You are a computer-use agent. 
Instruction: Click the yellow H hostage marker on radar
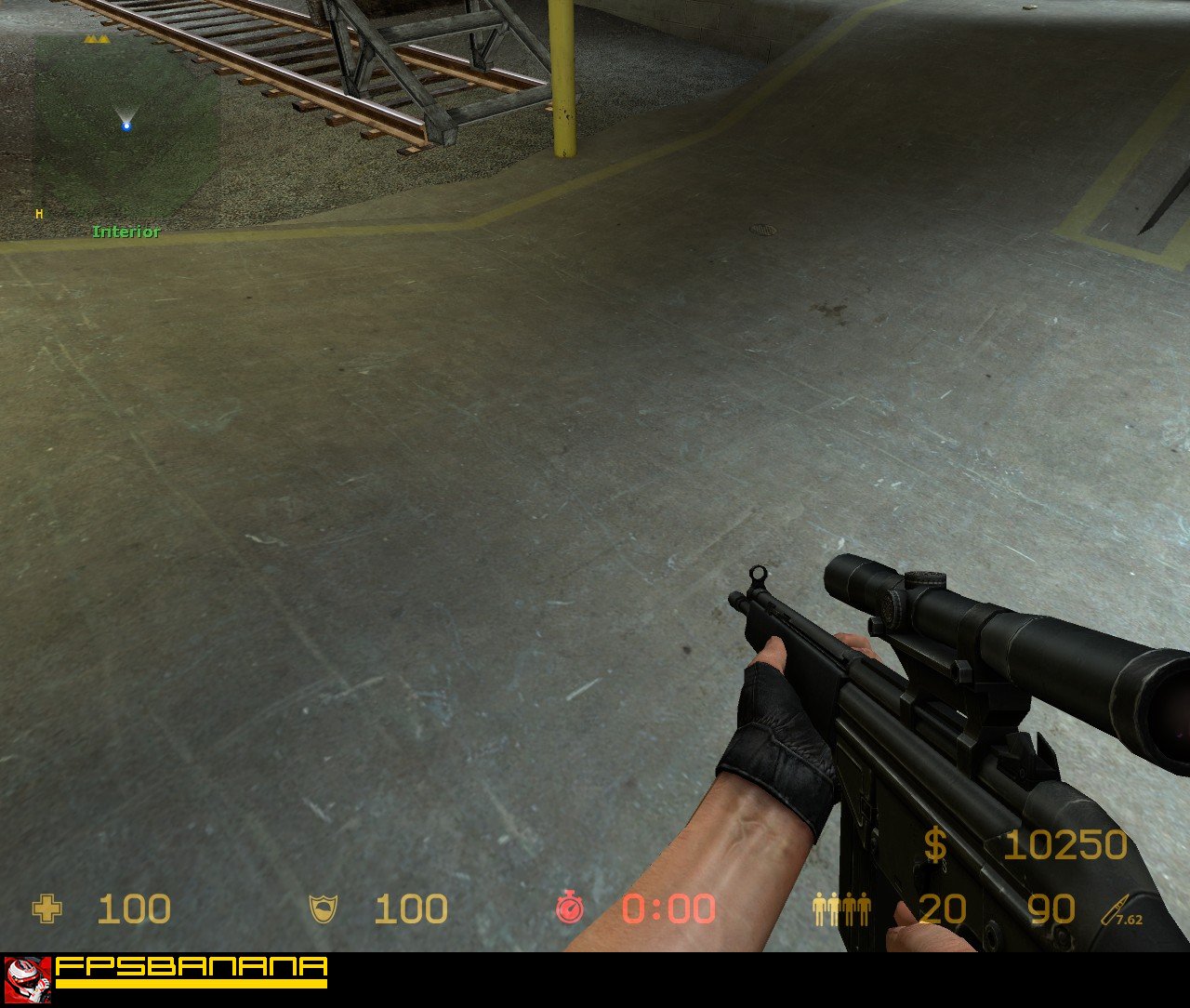(x=39, y=214)
